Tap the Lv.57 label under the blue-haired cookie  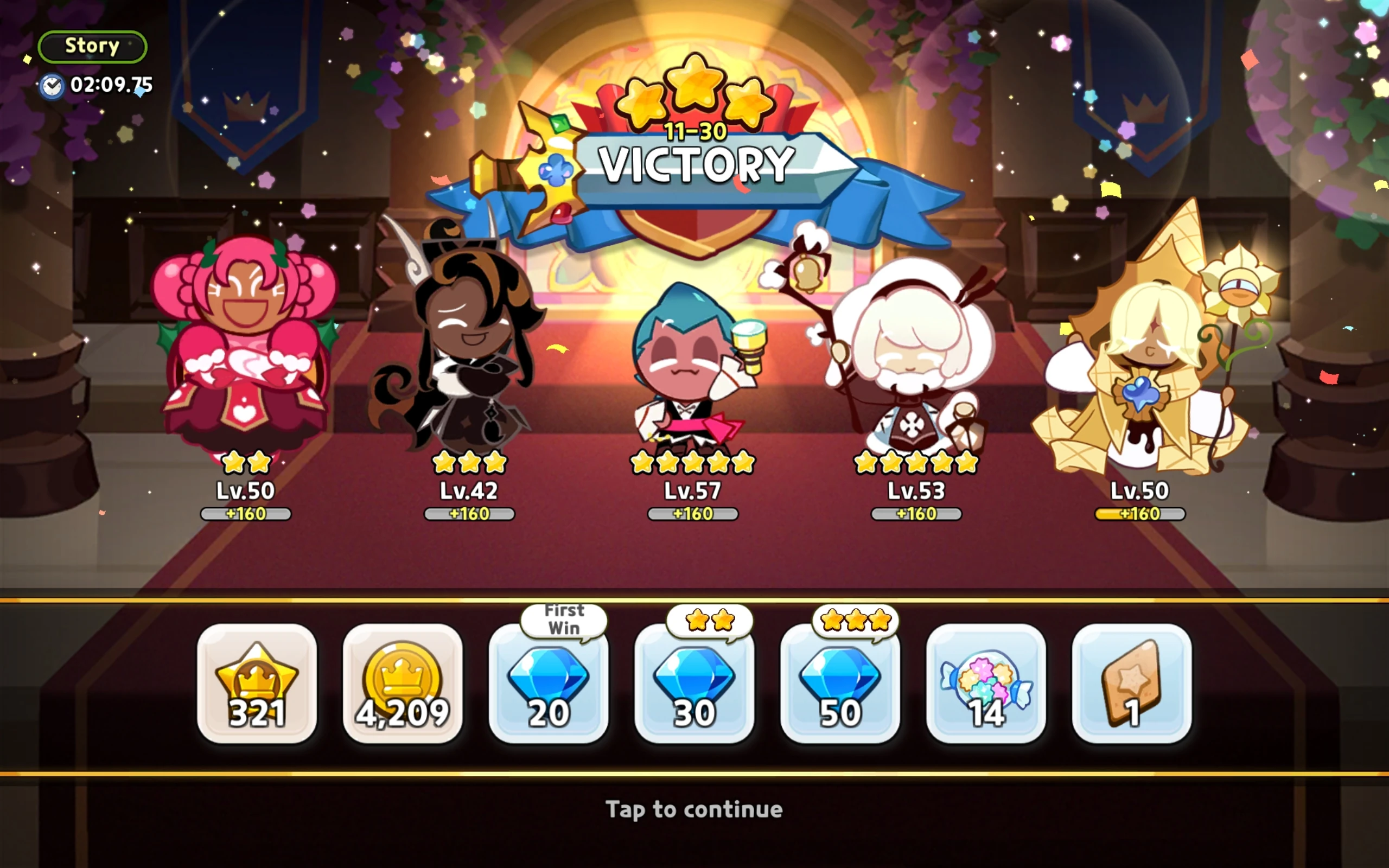tap(693, 490)
